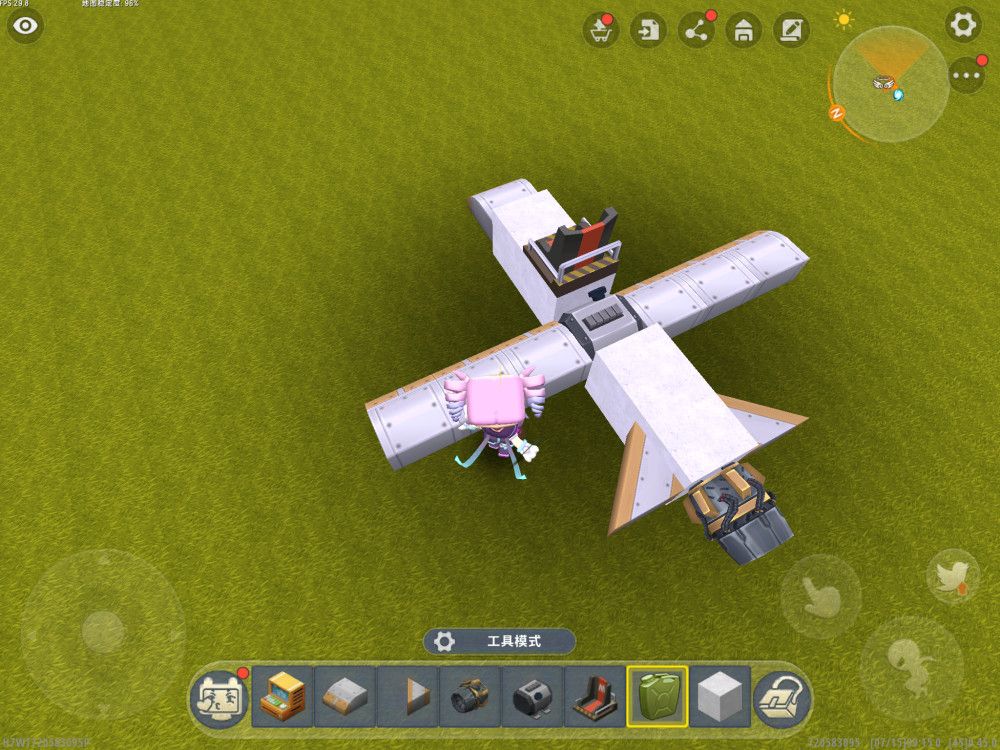Open the backpack inventory button

tap(782, 697)
